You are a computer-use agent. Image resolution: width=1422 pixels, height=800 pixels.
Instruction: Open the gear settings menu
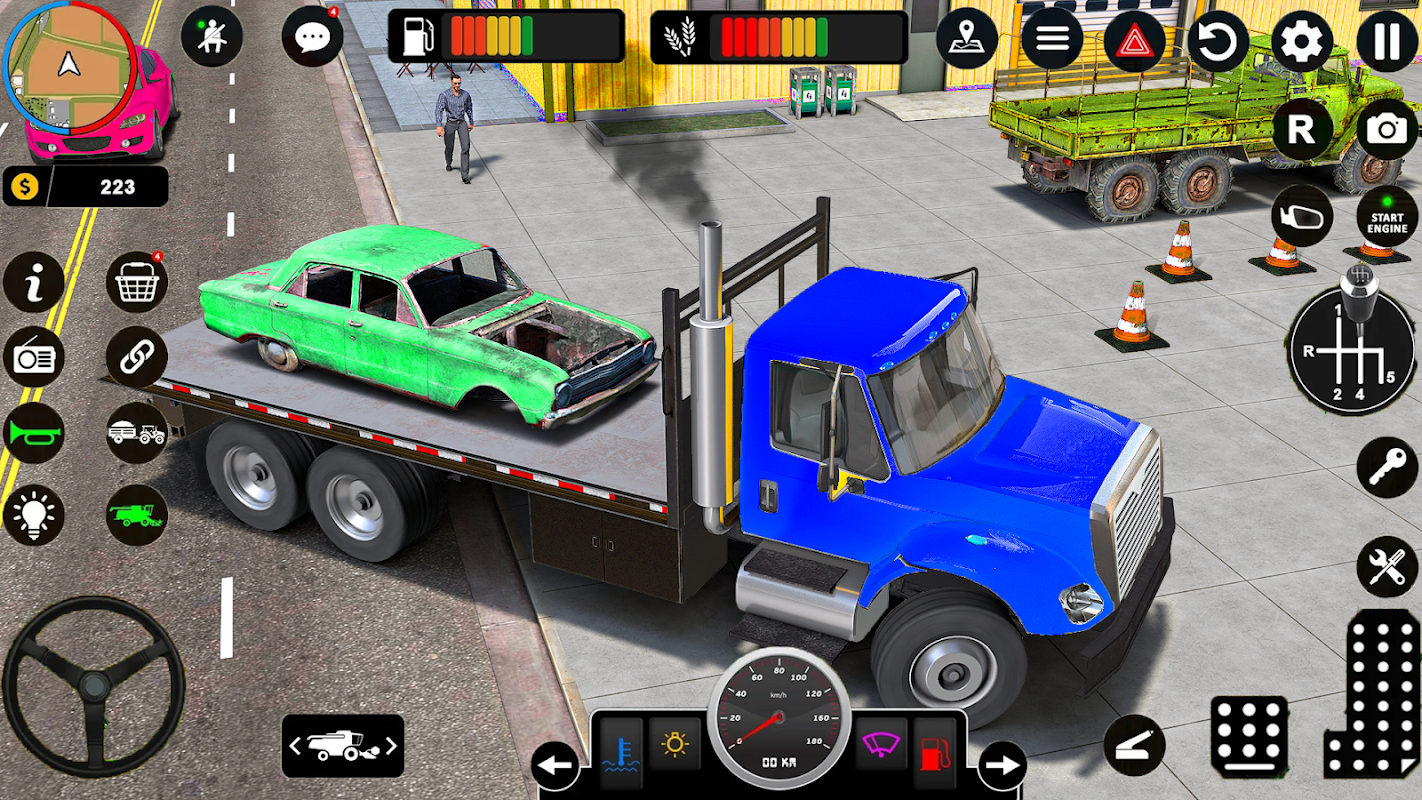1302,42
